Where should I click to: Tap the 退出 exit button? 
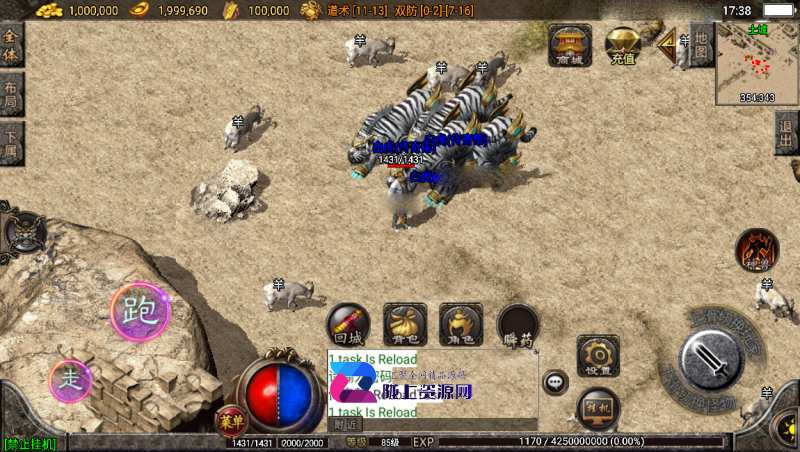(788, 133)
